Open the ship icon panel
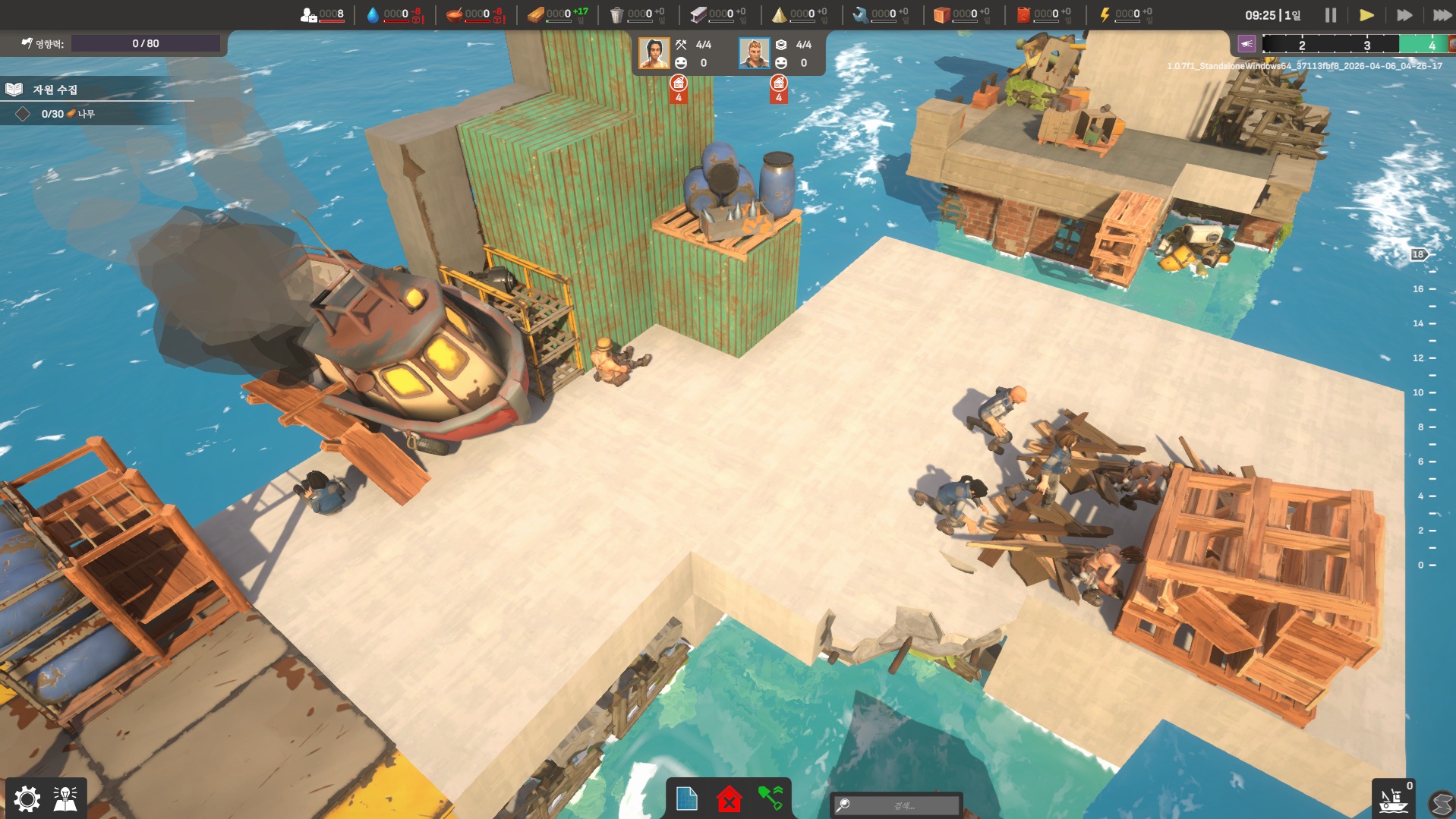1456x819 pixels. pos(1393,800)
